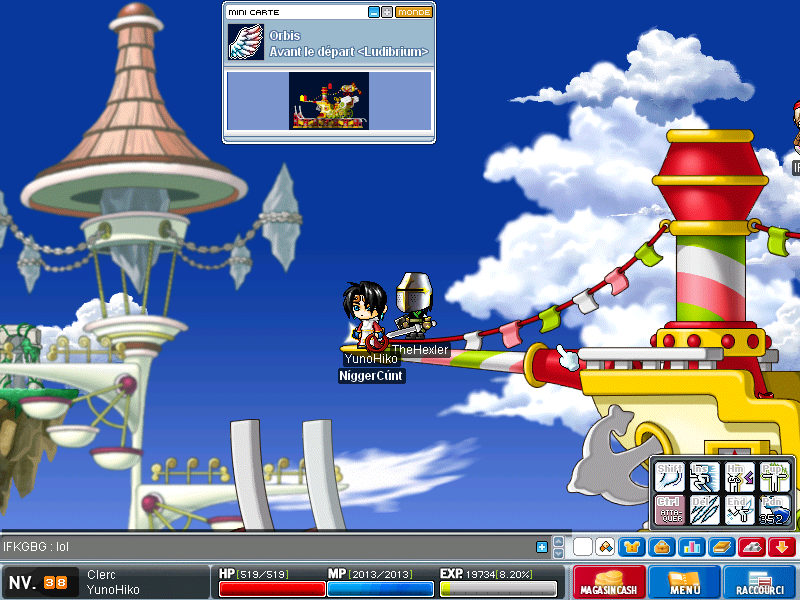
Task: Use the Ctrl Attaquer quickslot
Action: 670,509
